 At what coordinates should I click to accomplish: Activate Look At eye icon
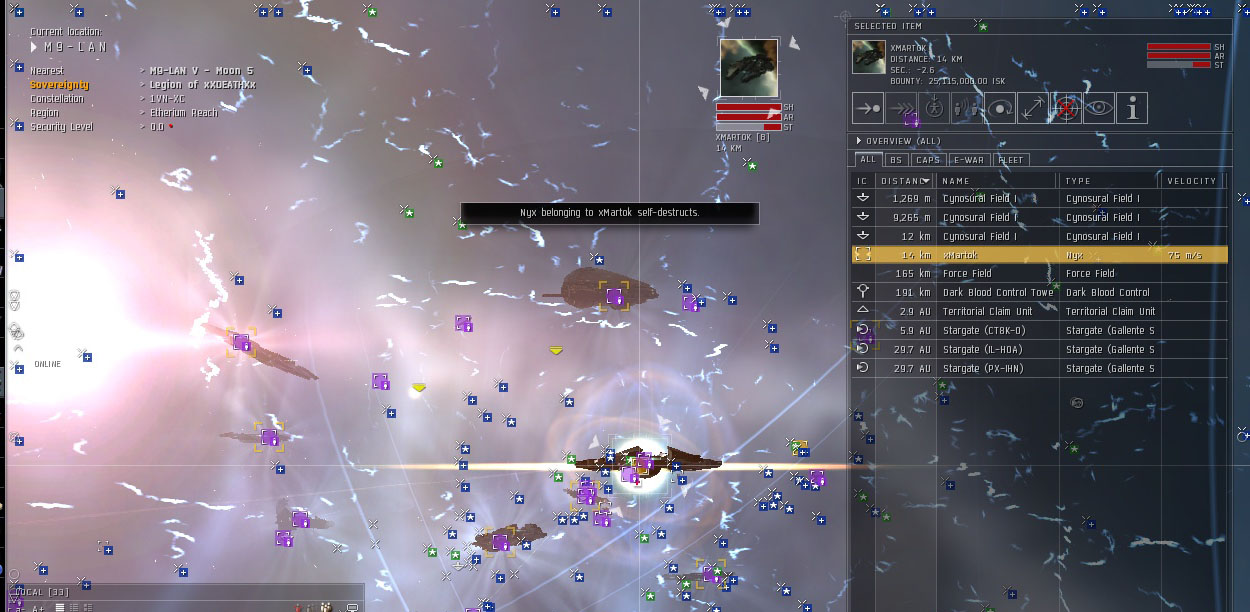pos(1098,108)
